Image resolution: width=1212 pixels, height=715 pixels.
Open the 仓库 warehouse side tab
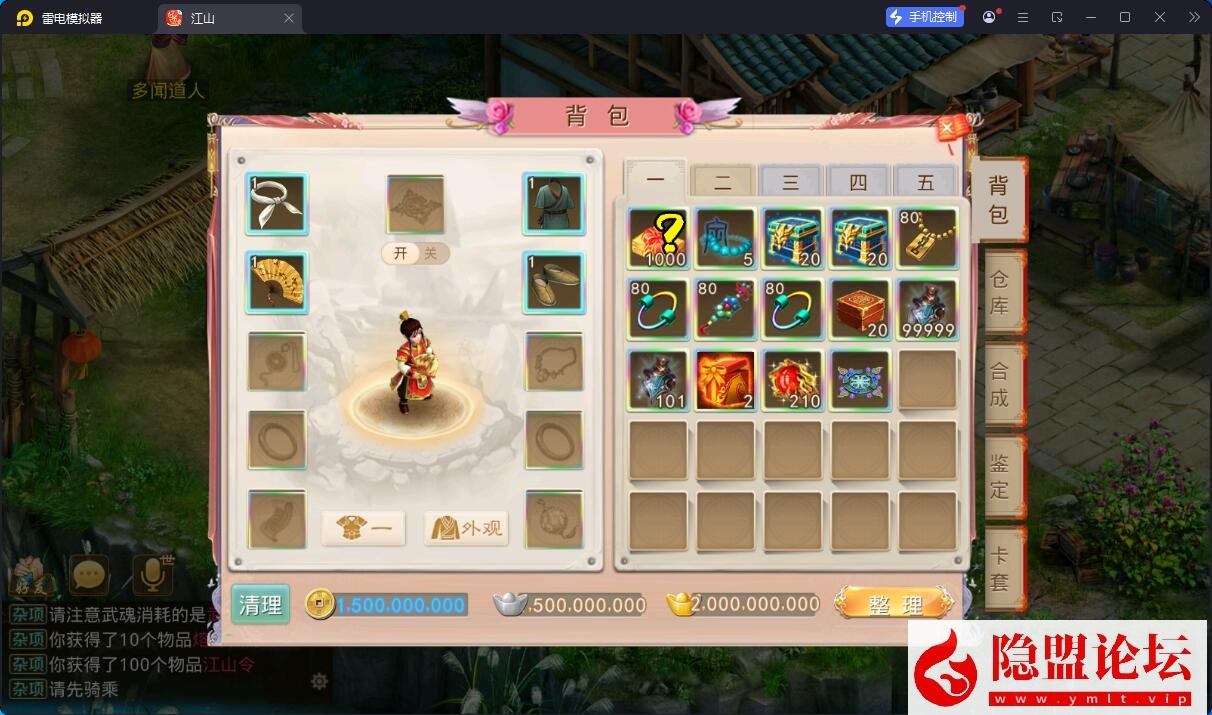(x=1000, y=292)
